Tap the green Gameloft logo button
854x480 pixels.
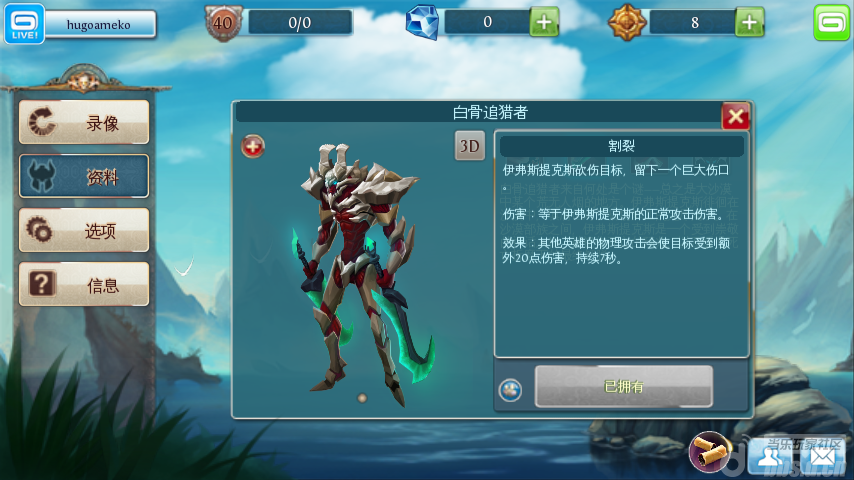click(x=830, y=22)
